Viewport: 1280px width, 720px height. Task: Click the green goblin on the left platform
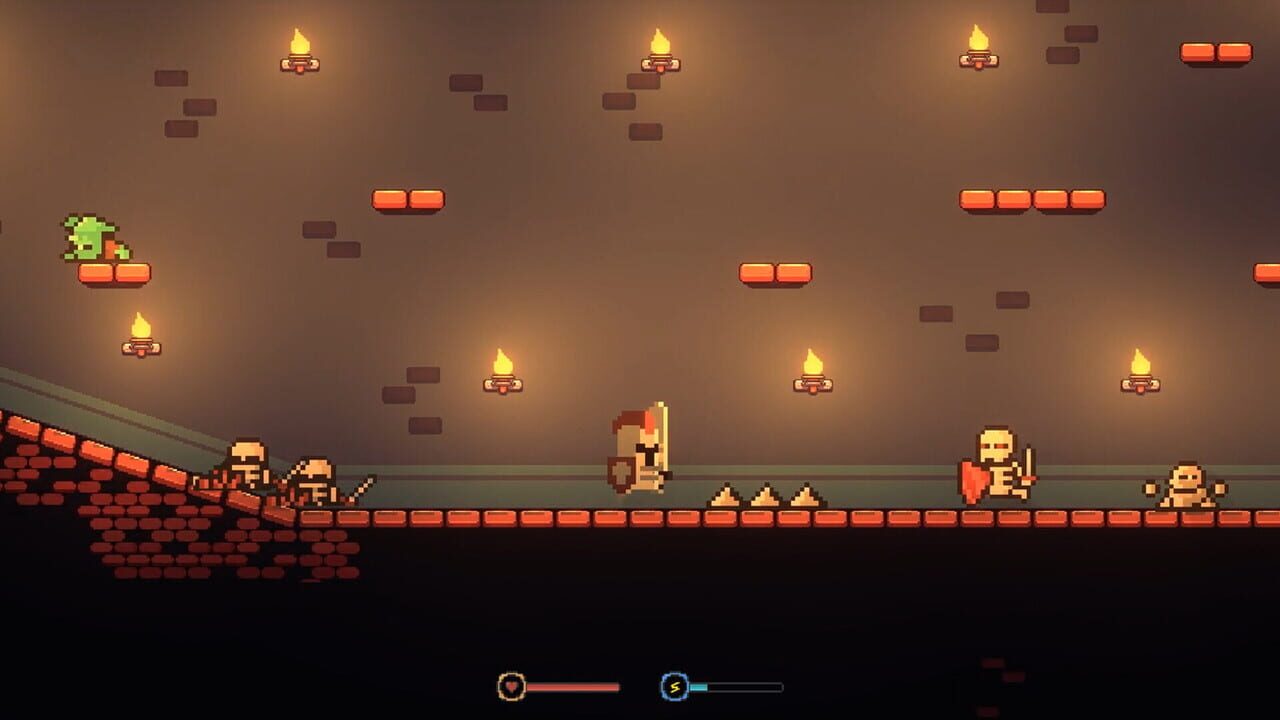pyautogui.click(x=88, y=235)
